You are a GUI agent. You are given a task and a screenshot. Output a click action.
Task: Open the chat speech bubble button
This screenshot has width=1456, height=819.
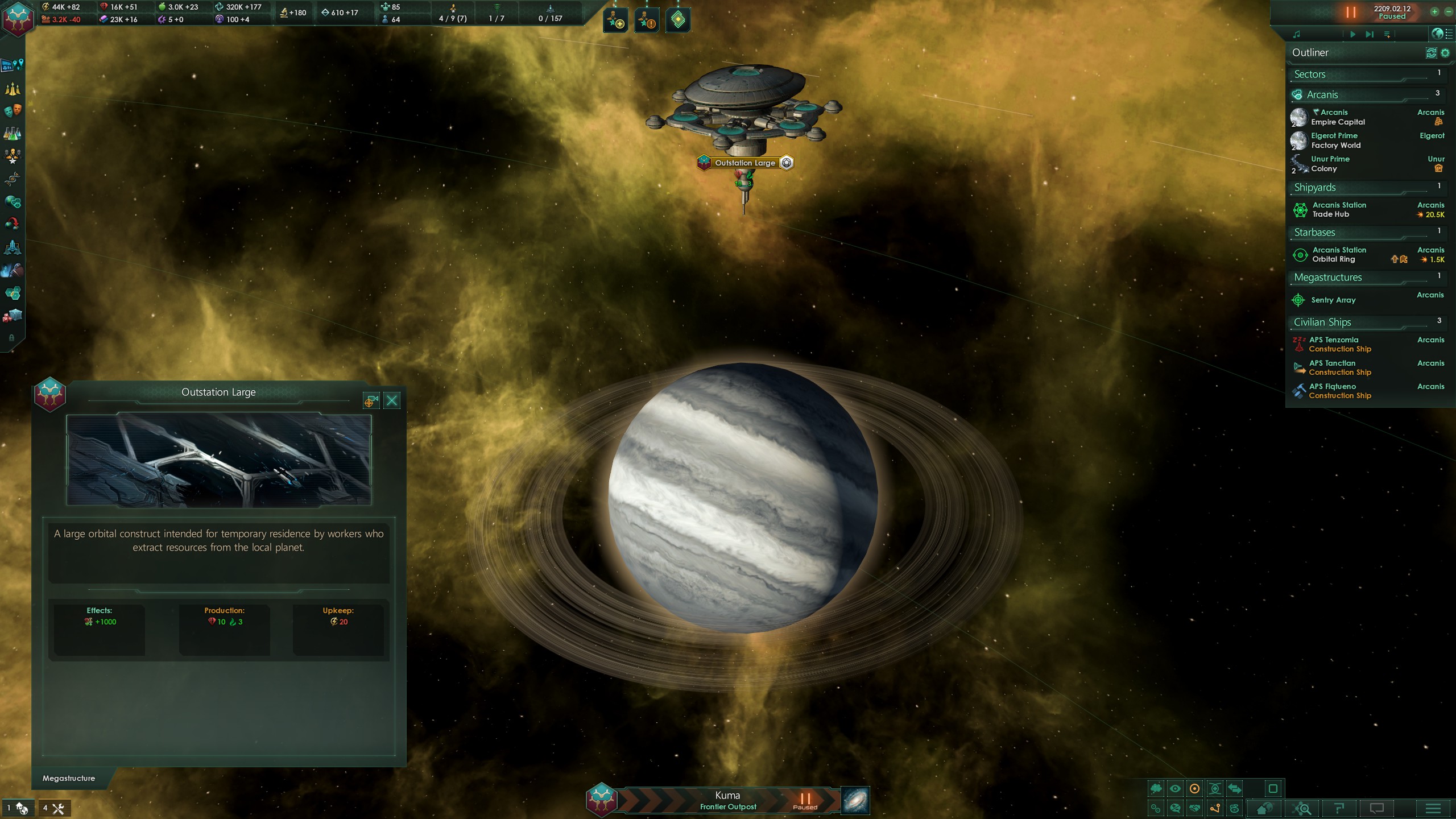tap(1377, 808)
